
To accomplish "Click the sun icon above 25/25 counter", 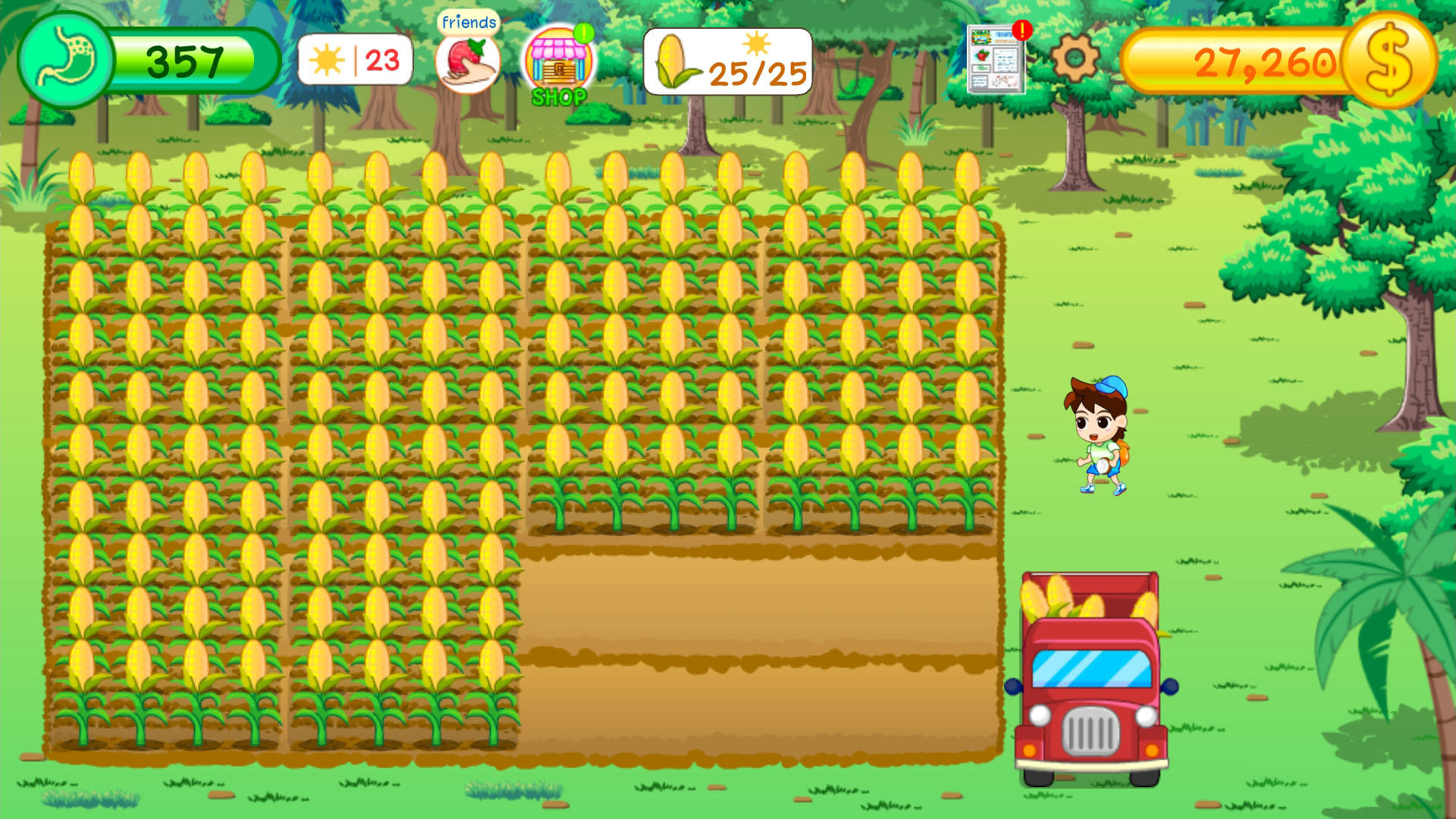I will (758, 42).
